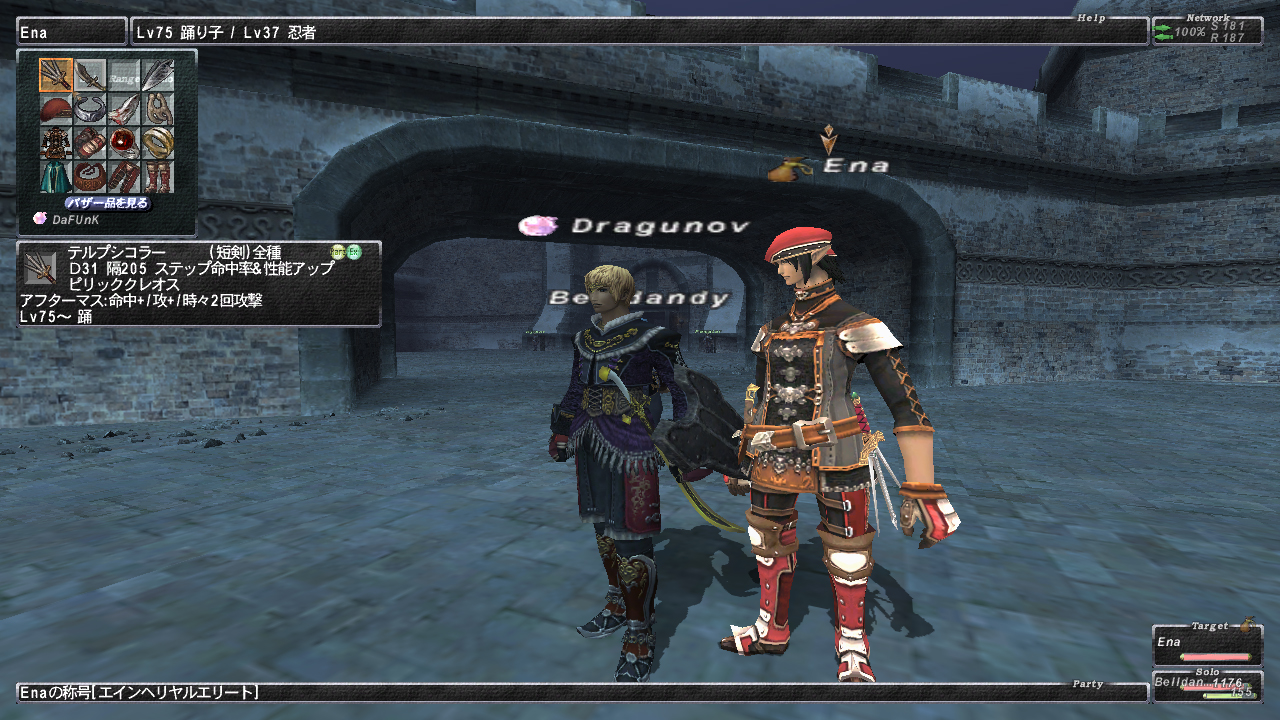Select the bloodied fang earring slot
Viewport: 1280px width, 720px height.
point(124,109)
